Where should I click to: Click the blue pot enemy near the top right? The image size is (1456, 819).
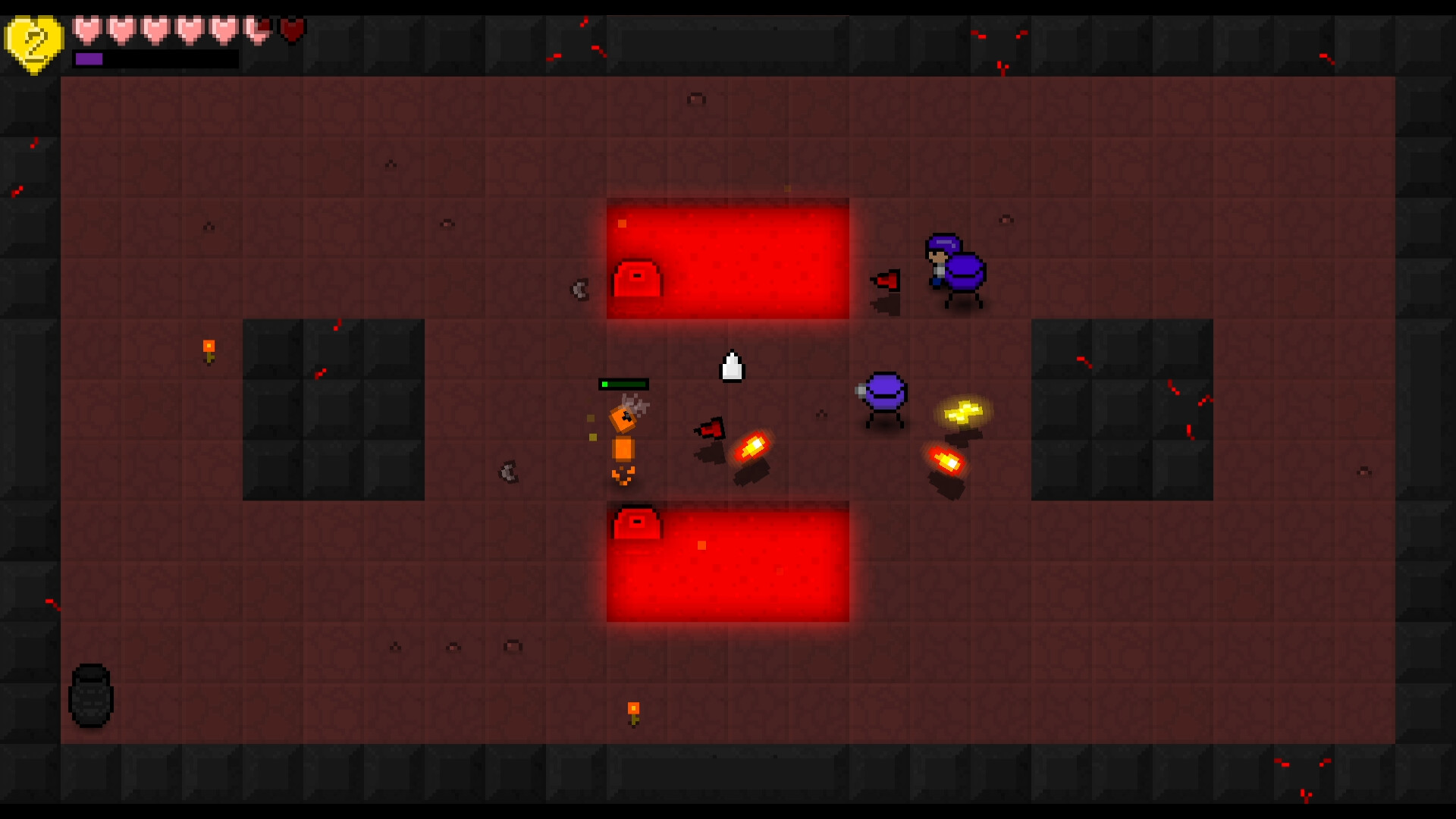pos(964,273)
